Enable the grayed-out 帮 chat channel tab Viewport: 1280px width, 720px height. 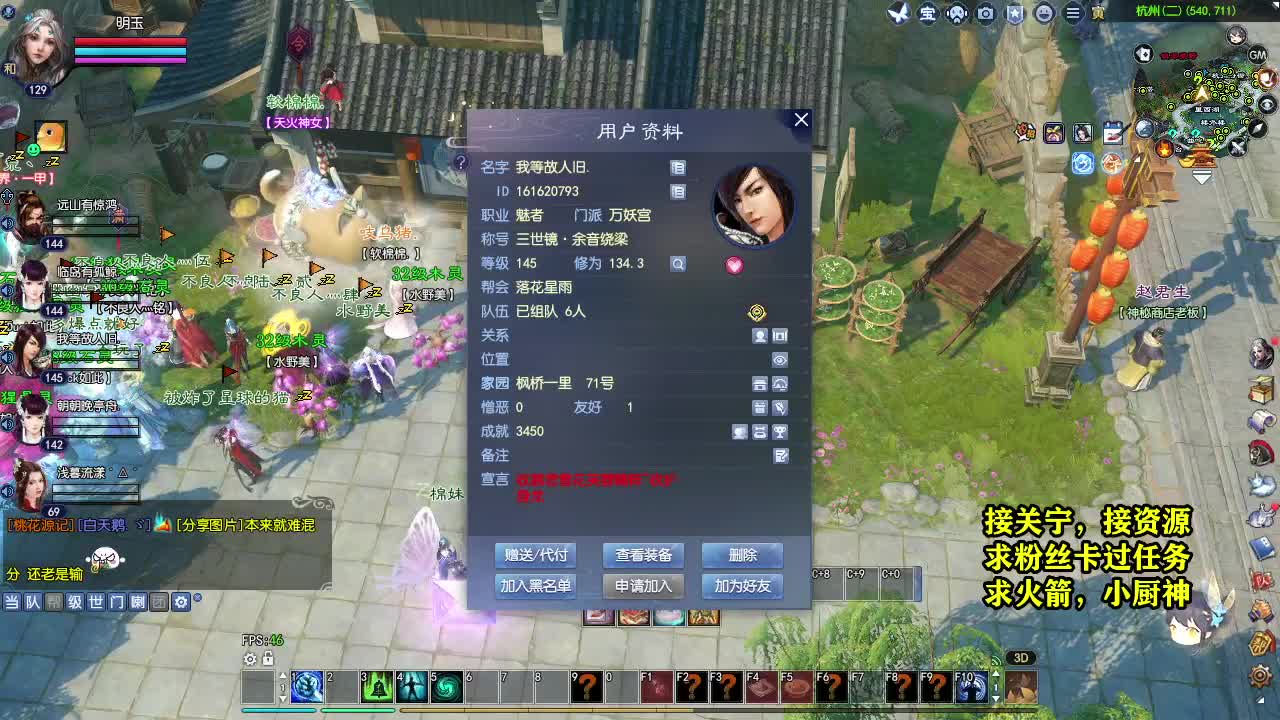coord(55,601)
